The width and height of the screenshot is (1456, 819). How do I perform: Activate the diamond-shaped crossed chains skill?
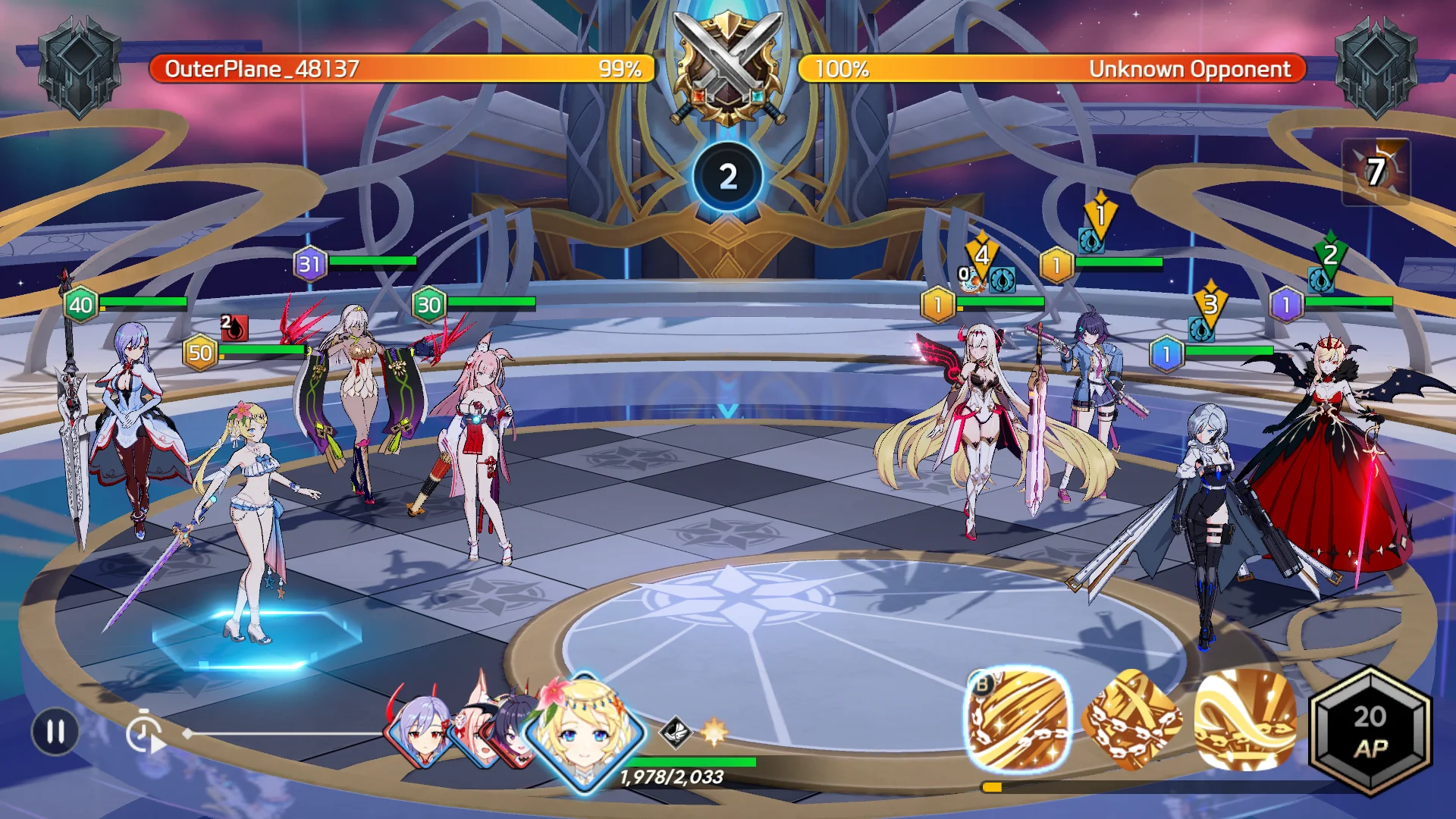[1131, 720]
